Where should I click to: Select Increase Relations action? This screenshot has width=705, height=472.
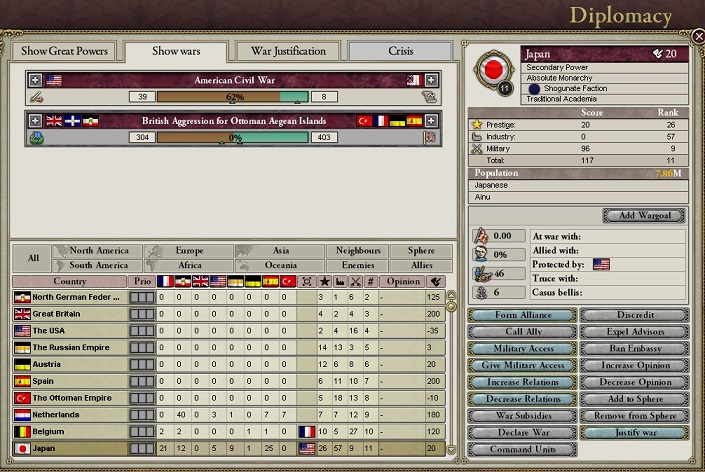point(523,382)
